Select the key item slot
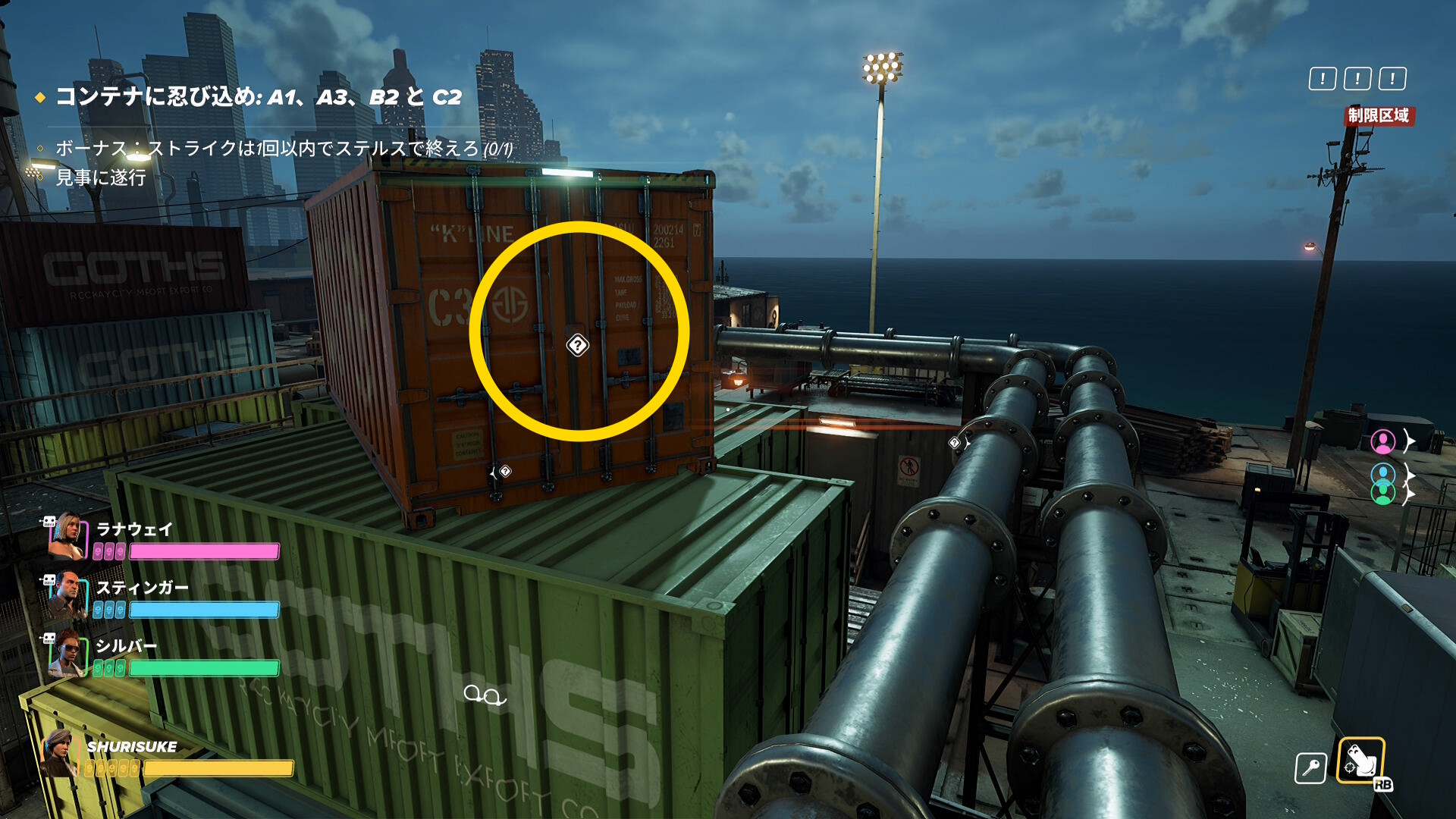This screenshot has width=1456, height=819. (x=1310, y=768)
